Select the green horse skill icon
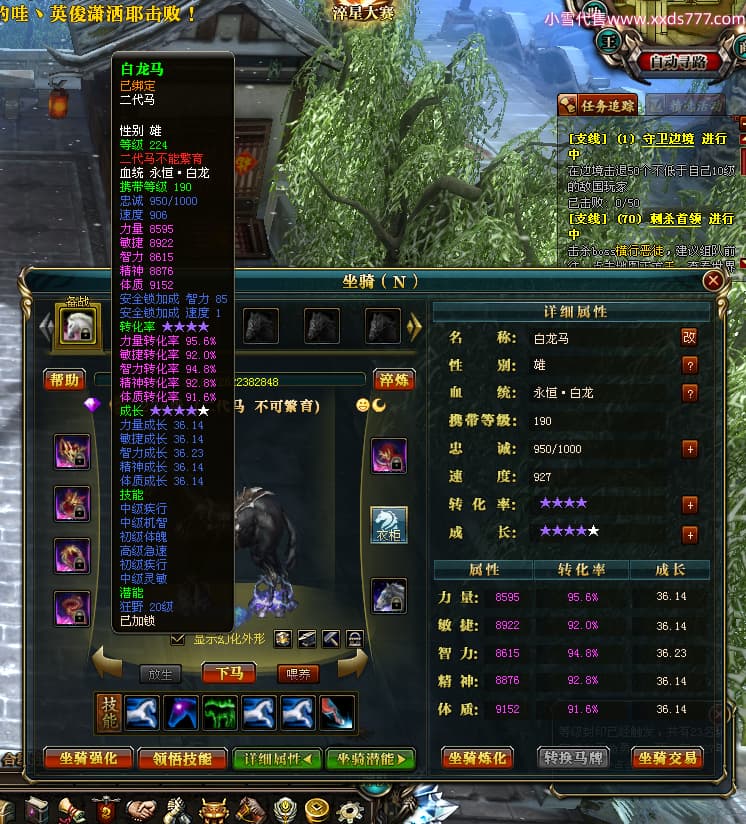746x824 pixels. pyautogui.click(x=219, y=711)
